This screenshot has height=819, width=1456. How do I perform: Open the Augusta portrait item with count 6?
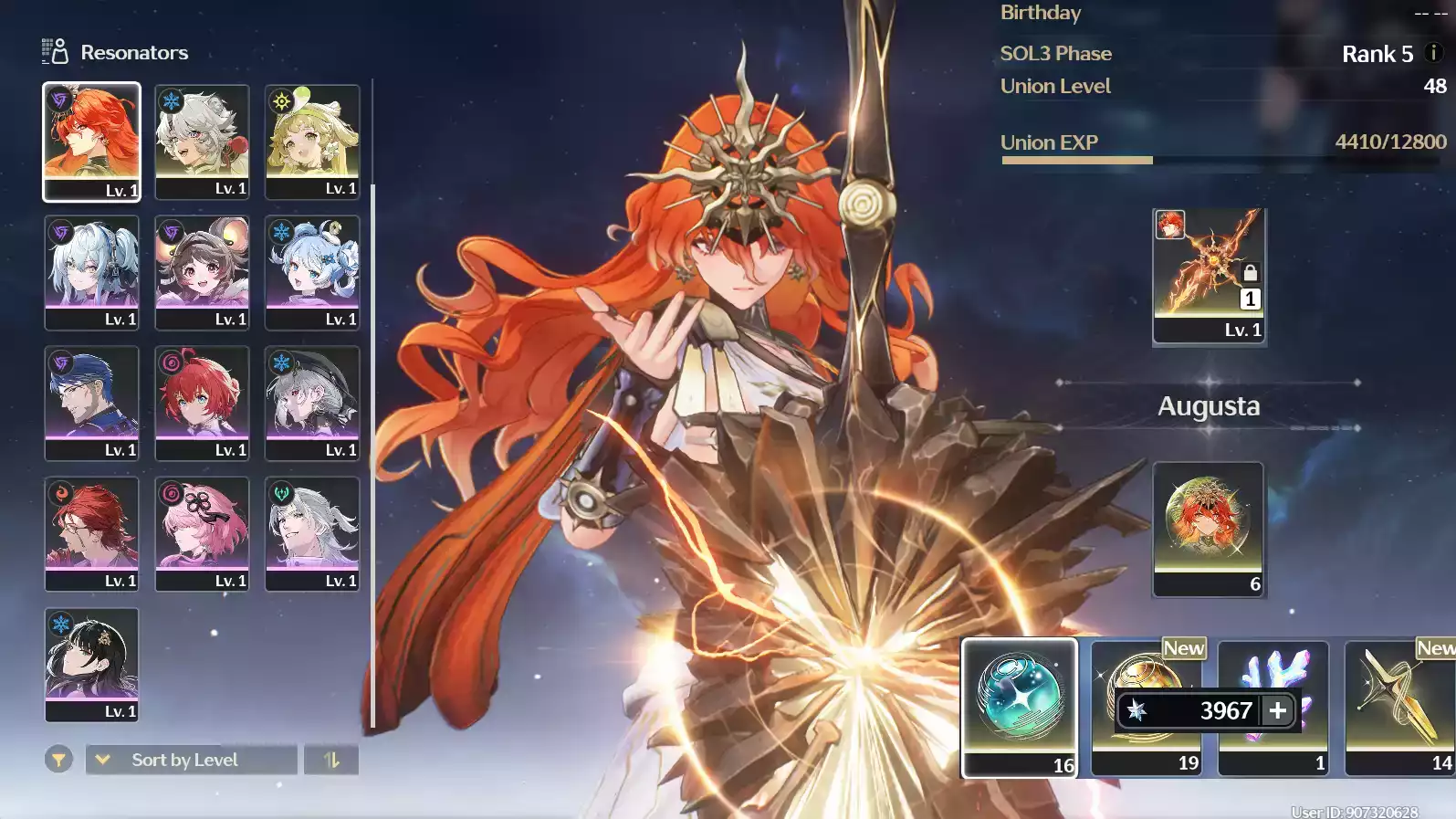point(1209,529)
